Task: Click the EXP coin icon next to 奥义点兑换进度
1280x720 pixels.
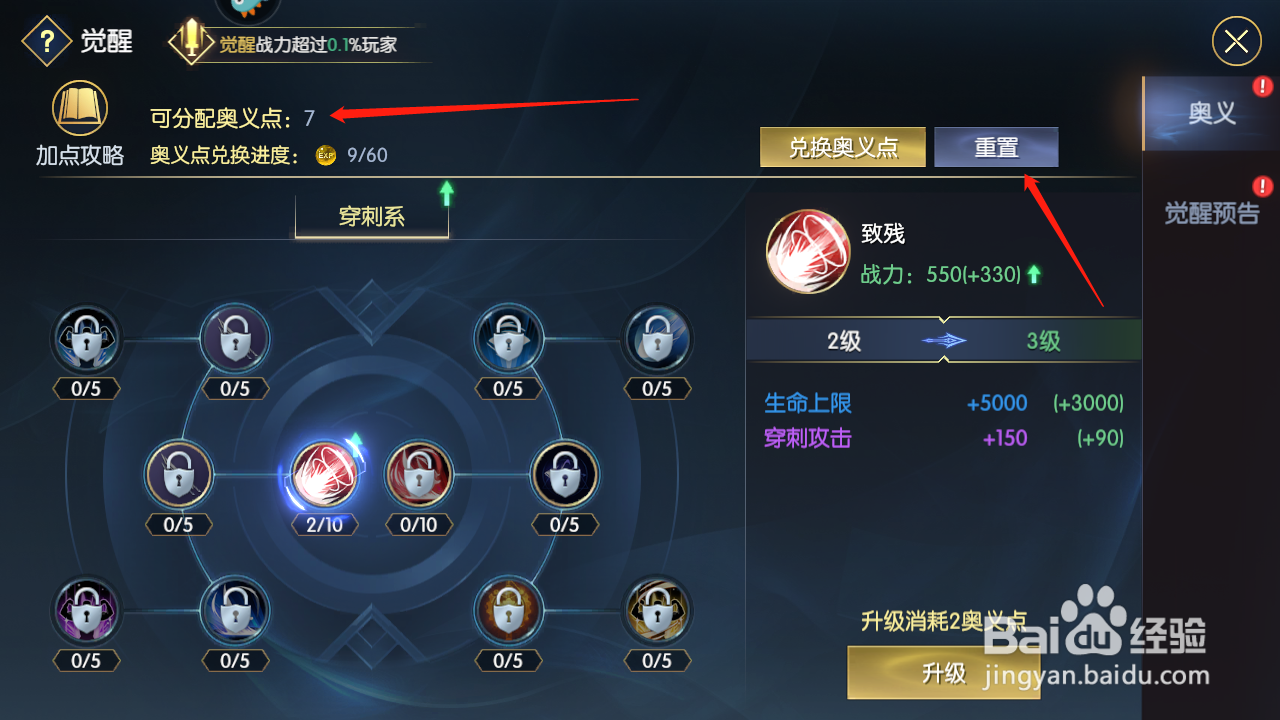Action: point(325,155)
